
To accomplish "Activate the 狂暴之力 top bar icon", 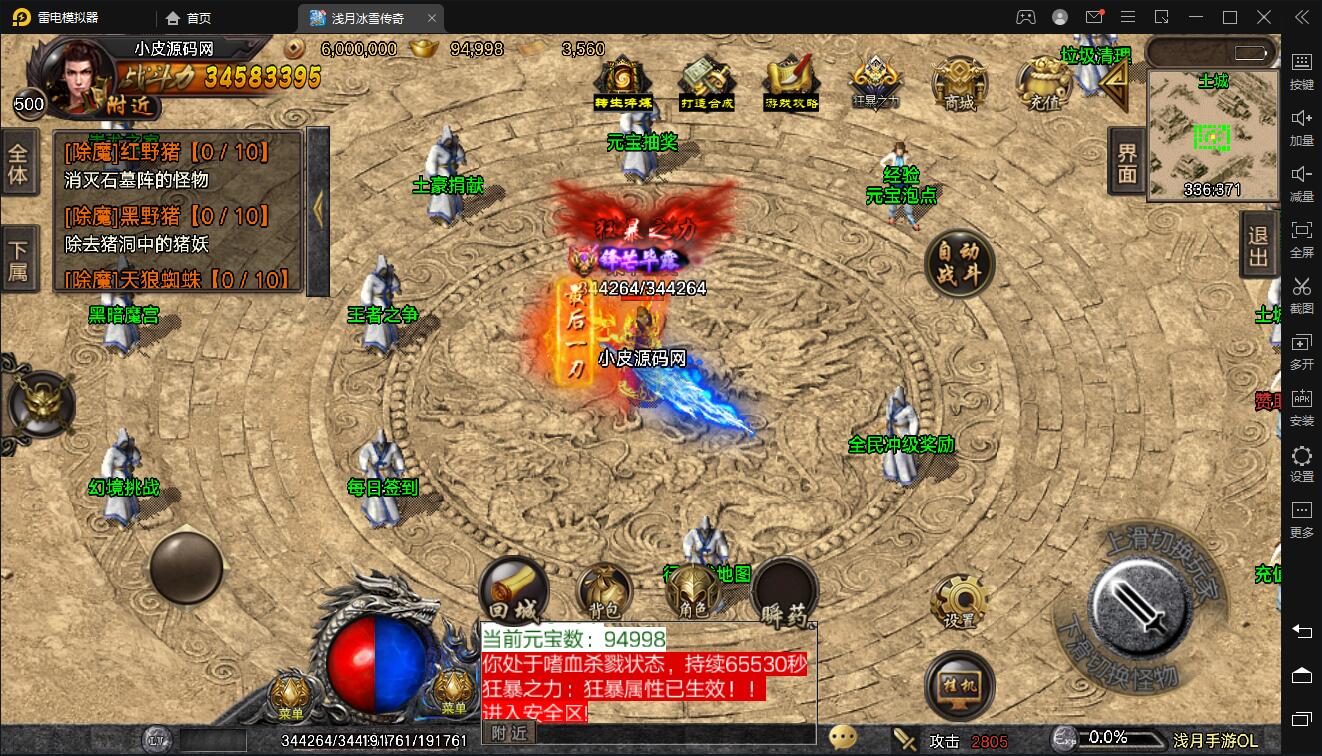I will coord(875,80).
